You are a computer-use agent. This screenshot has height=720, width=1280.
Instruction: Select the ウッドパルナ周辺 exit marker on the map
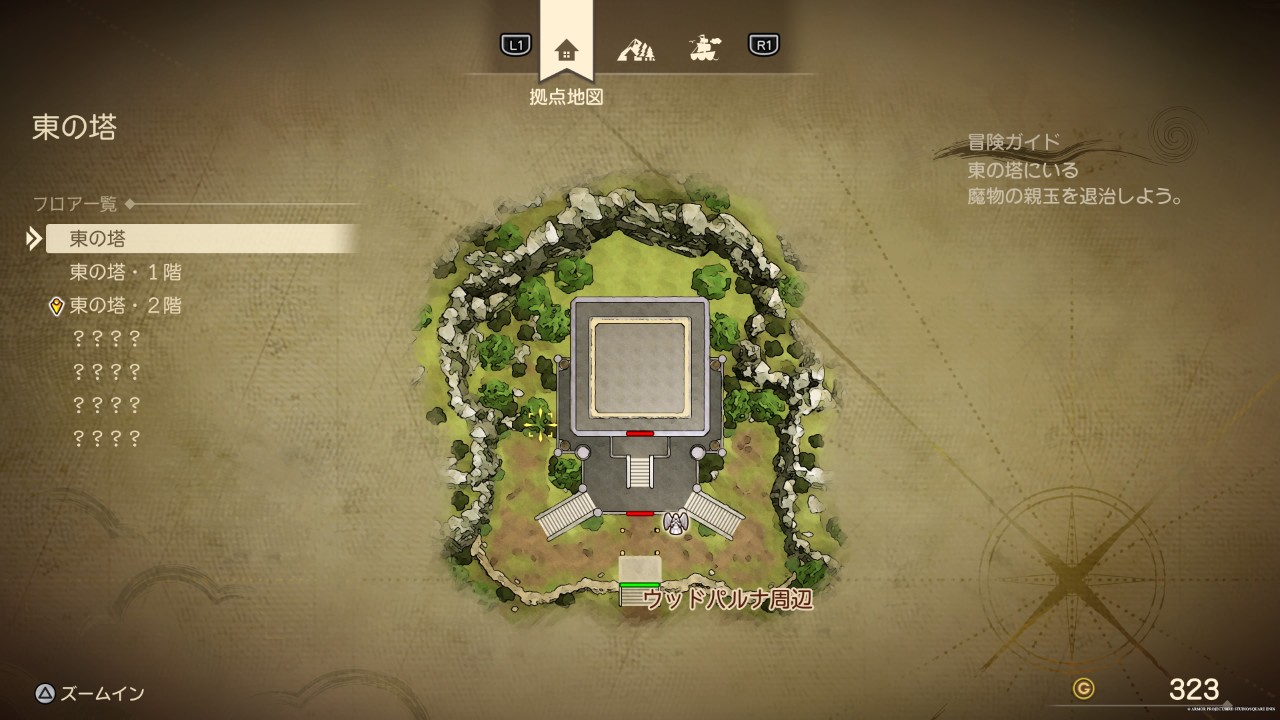(x=640, y=595)
